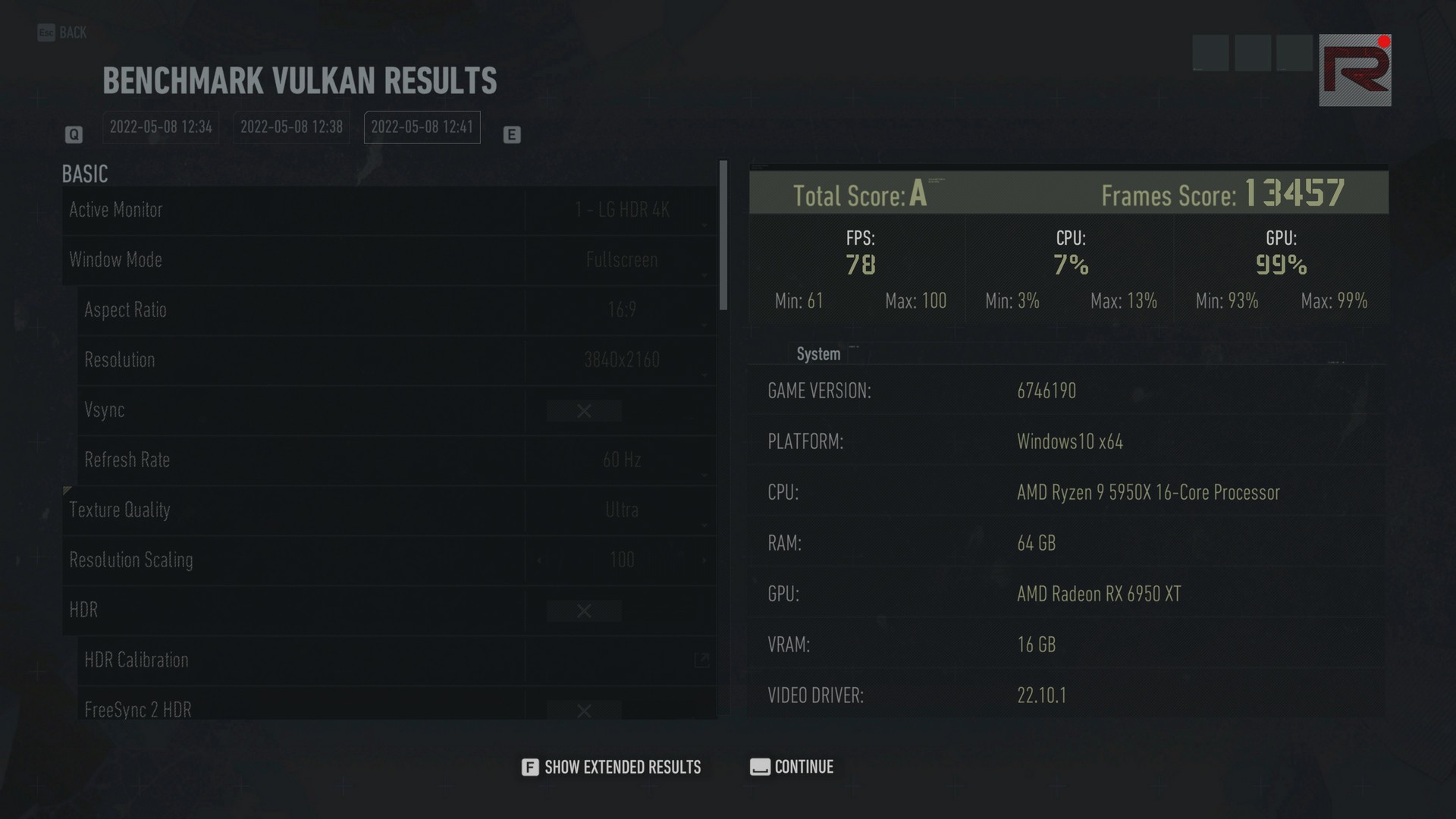Select the 2022-05-08 12:34 benchmark tab

click(161, 127)
